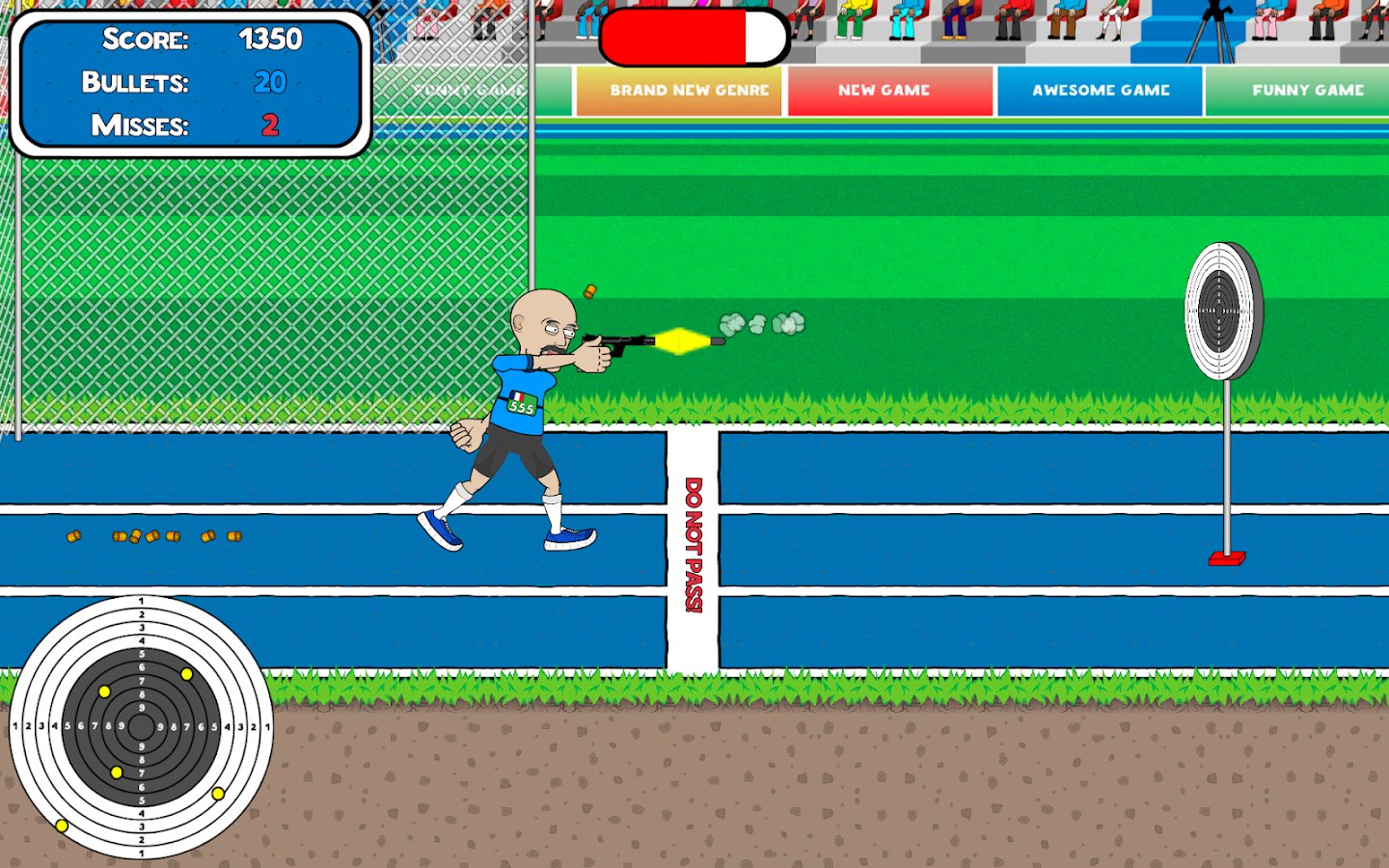This screenshot has height=868, width=1389.
Task: Open the FUNNY GAME banner
Action: click(x=1308, y=90)
